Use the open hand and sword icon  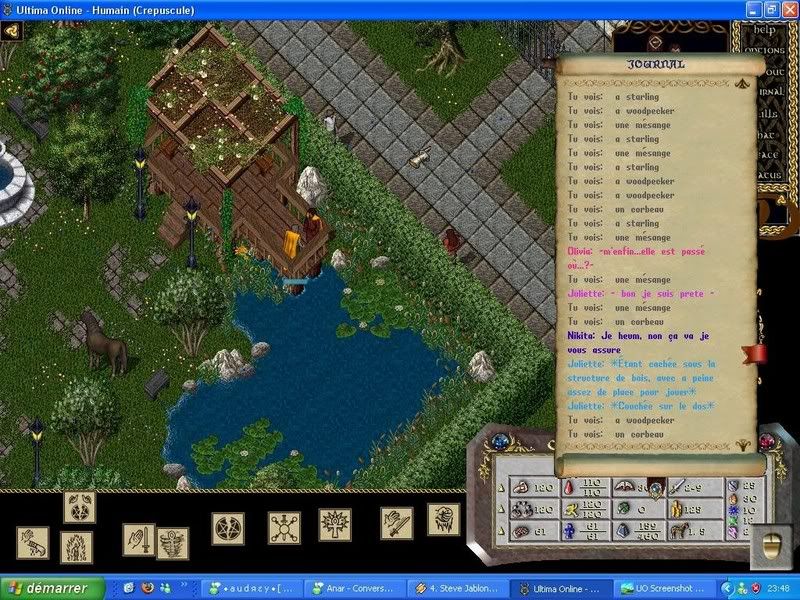click(x=139, y=540)
